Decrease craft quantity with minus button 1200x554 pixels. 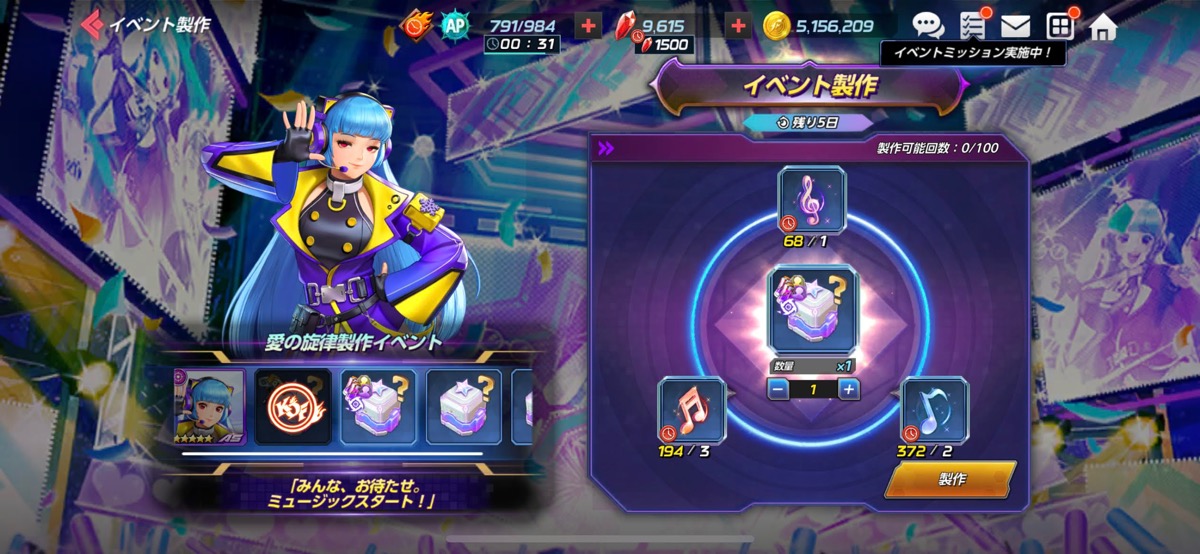(776, 389)
